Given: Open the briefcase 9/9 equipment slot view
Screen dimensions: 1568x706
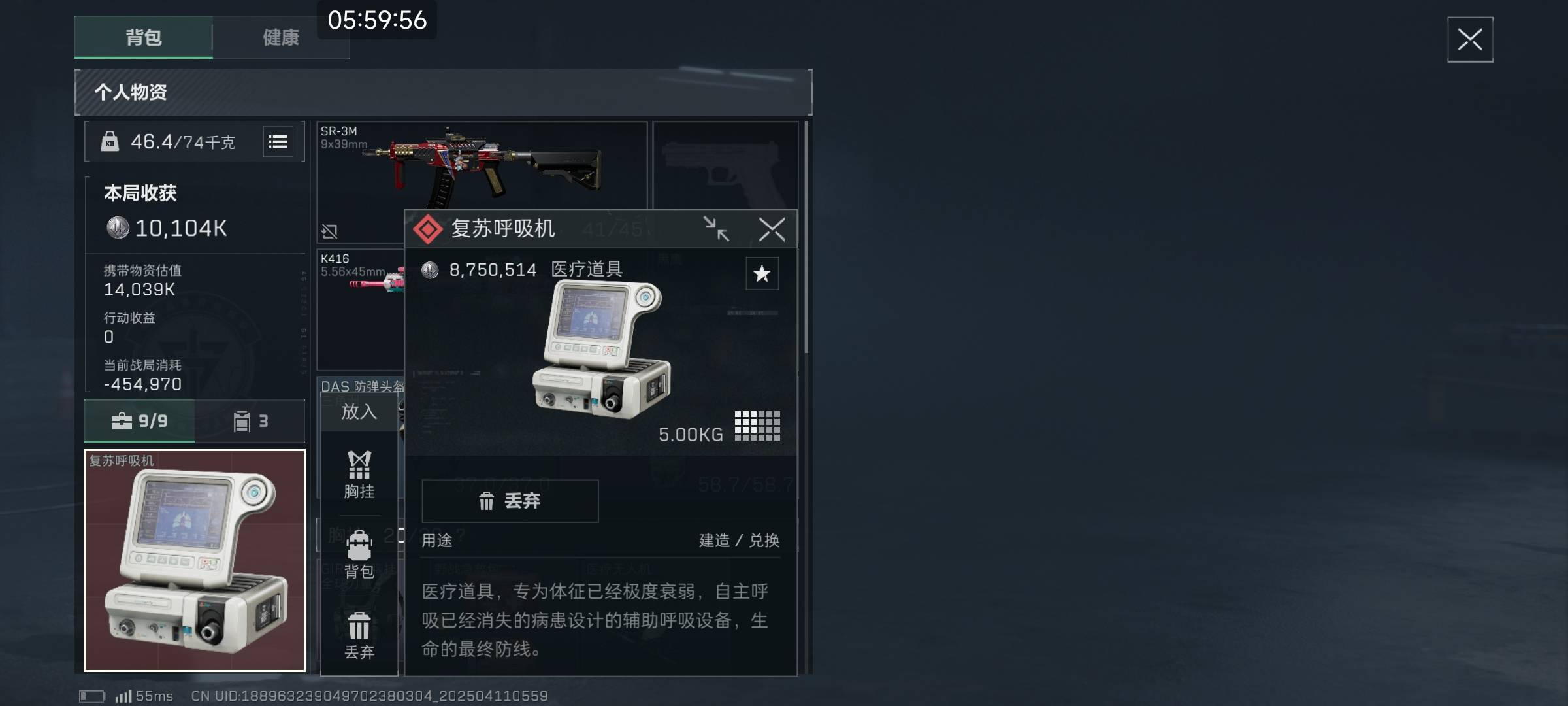Looking at the screenshot, I should [138, 421].
